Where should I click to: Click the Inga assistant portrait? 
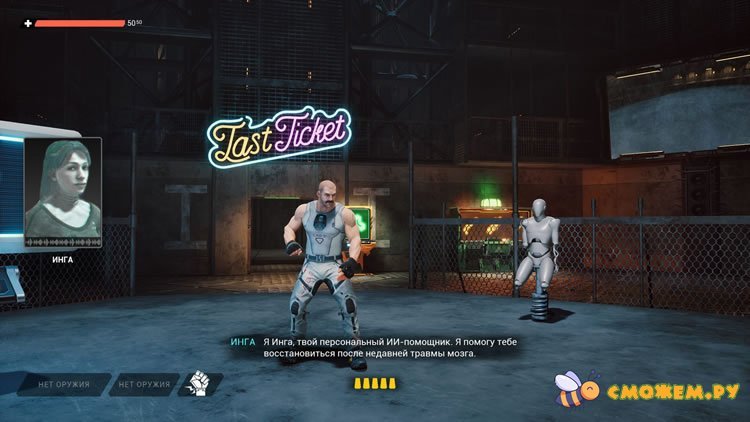pyautogui.click(x=62, y=187)
